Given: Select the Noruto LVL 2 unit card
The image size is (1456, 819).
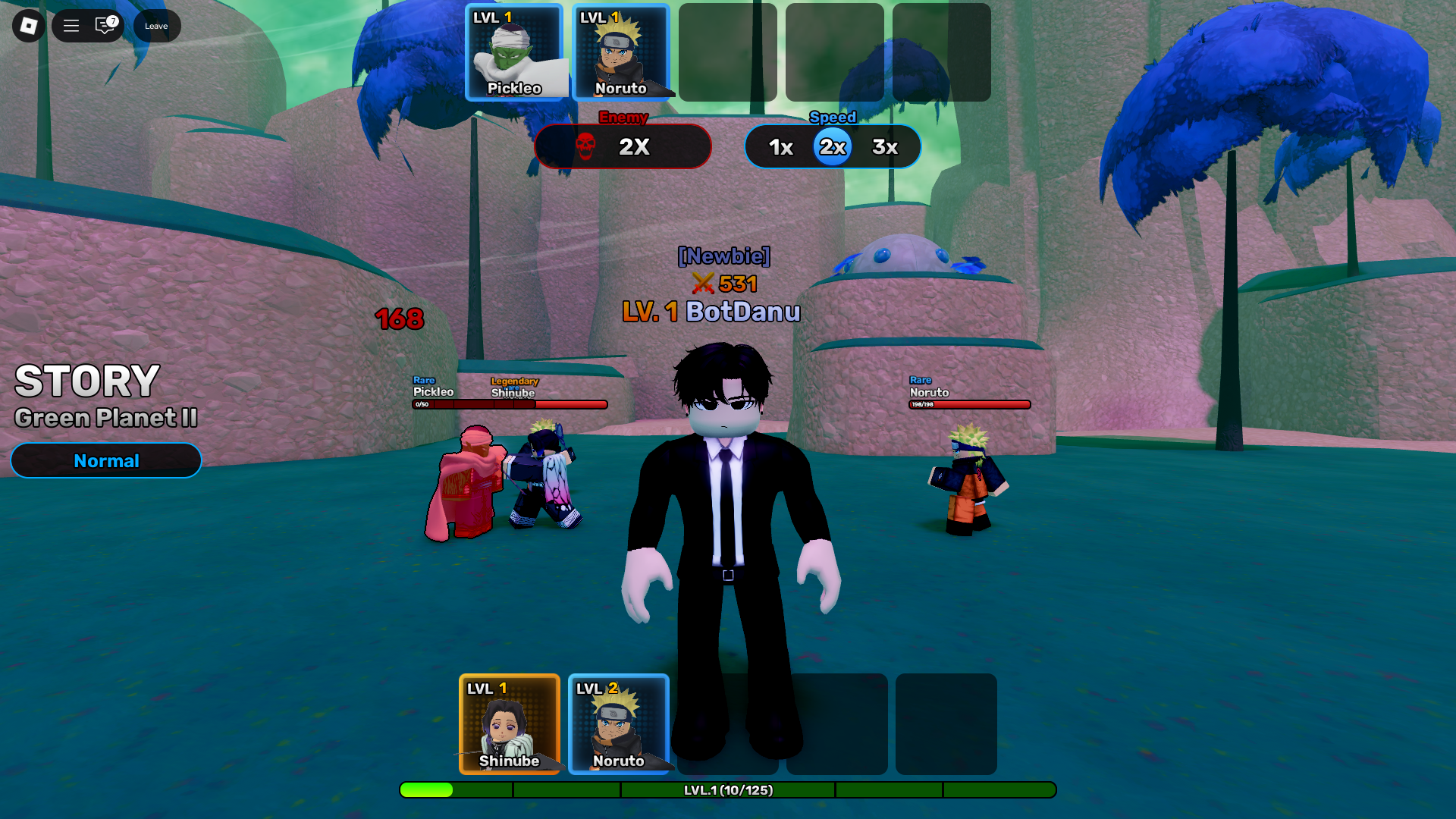Looking at the screenshot, I should click(618, 724).
